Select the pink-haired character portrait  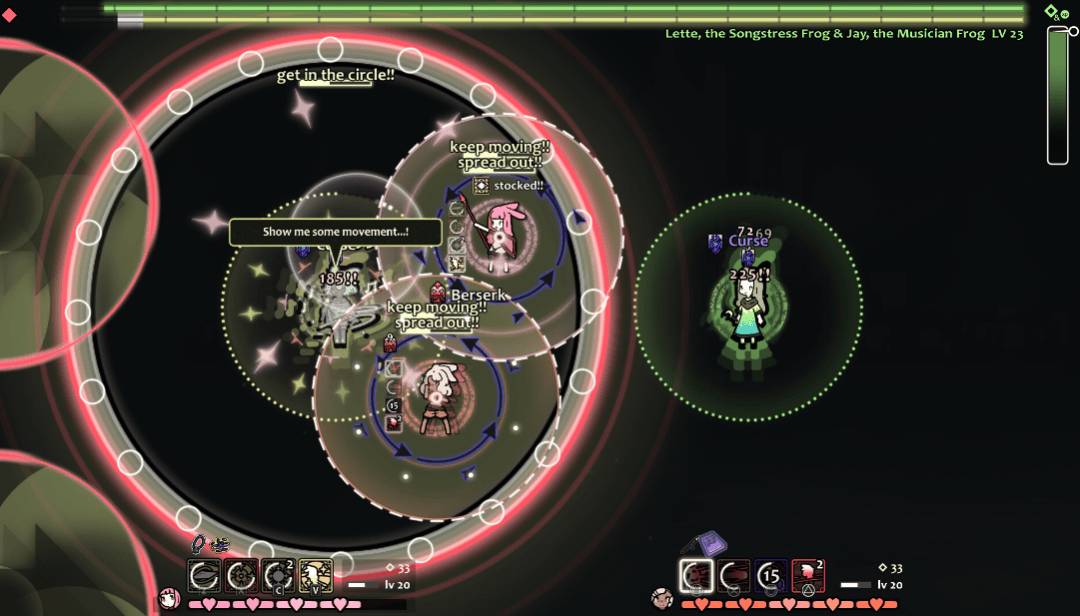pyautogui.click(x=169, y=600)
